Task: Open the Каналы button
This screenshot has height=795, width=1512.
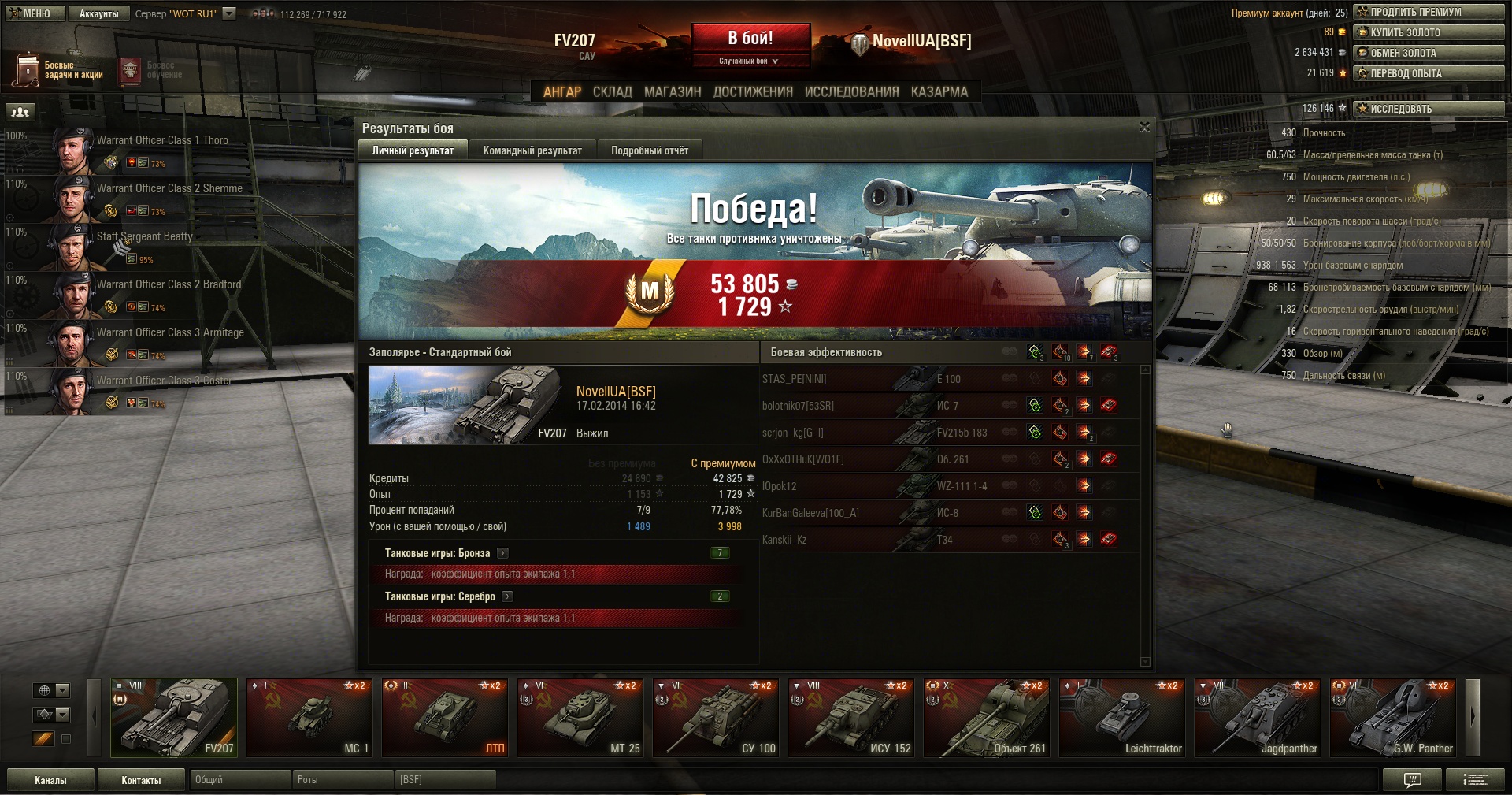Action: (x=50, y=780)
